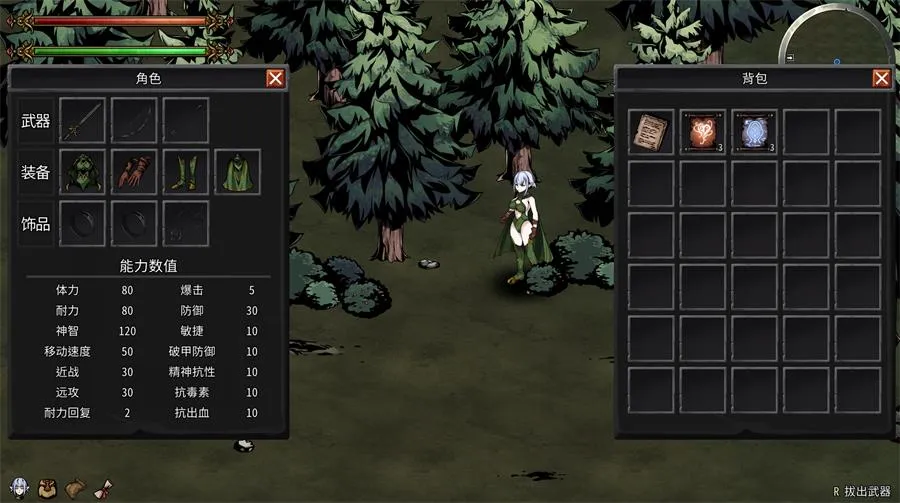Select the red gloves equipment slot
Image resolution: width=900 pixels, height=503 pixels.
134,172
